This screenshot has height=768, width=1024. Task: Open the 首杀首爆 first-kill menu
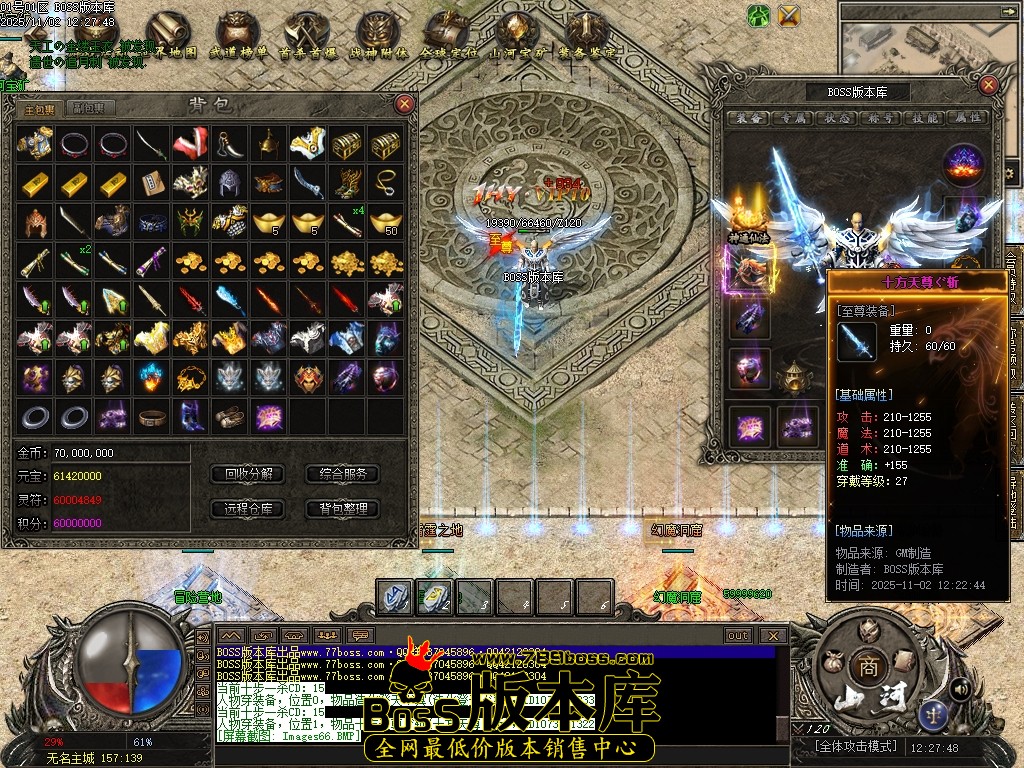click(307, 37)
